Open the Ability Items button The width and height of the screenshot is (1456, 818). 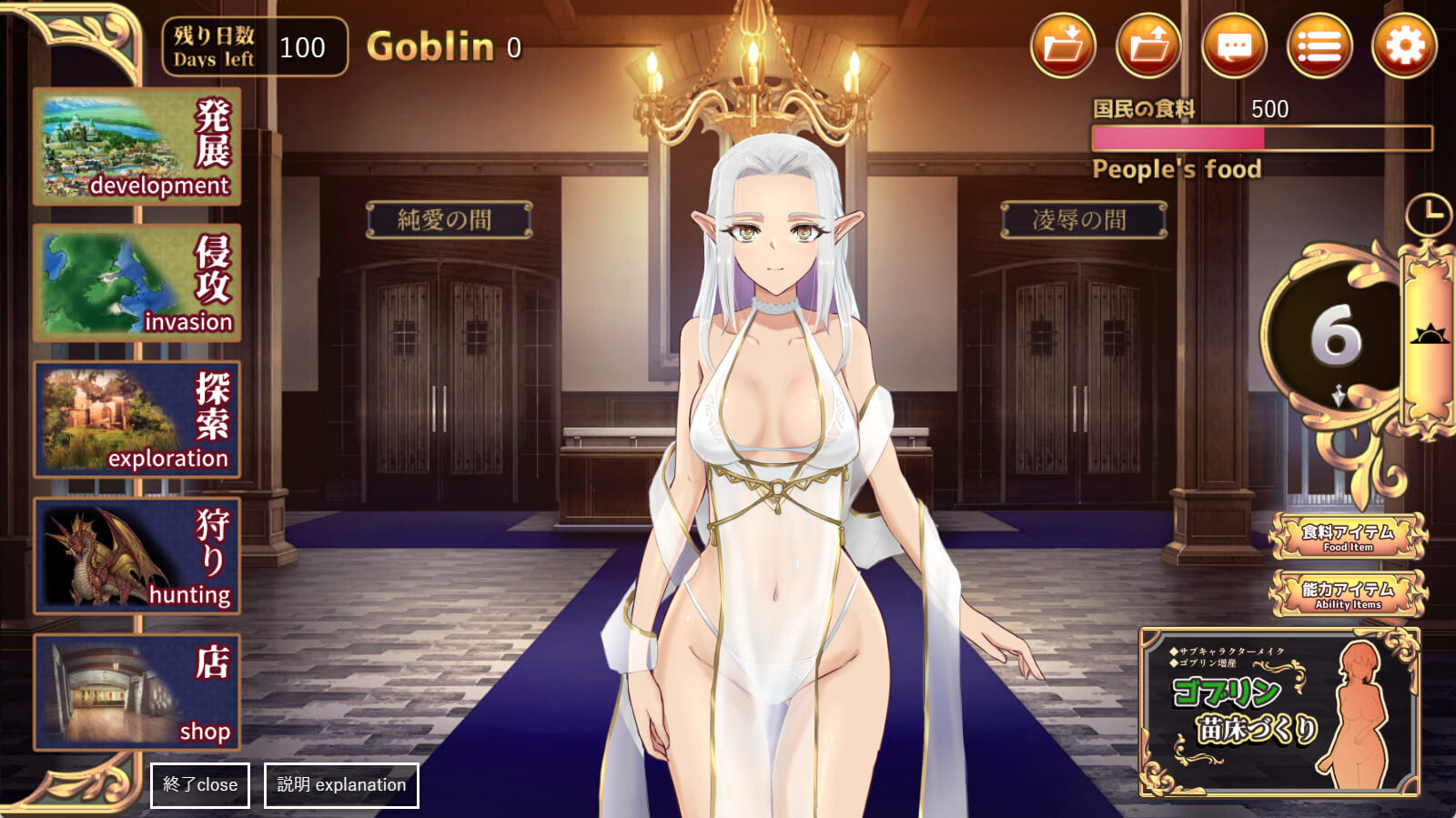coord(1348,593)
